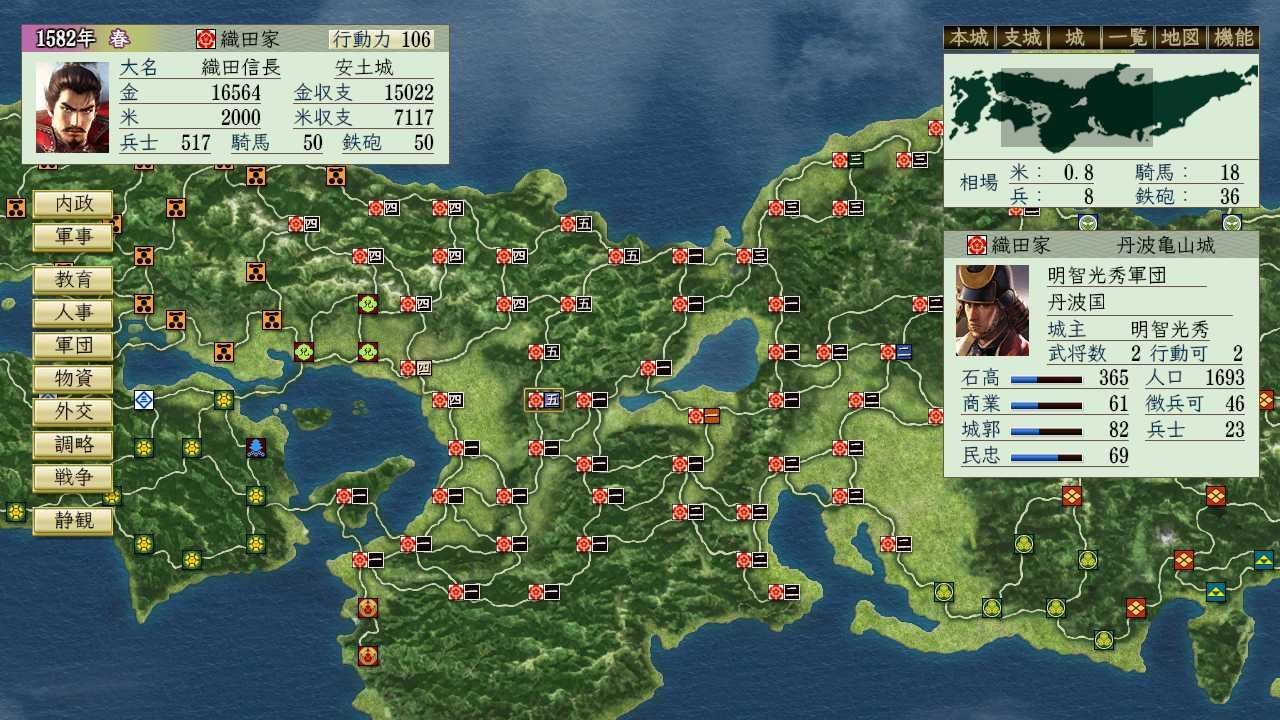The width and height of the screenshot is (1280, 720).
Task: Click the Oda clan crest beside 織田家
Action: click(x=206, y=39)
